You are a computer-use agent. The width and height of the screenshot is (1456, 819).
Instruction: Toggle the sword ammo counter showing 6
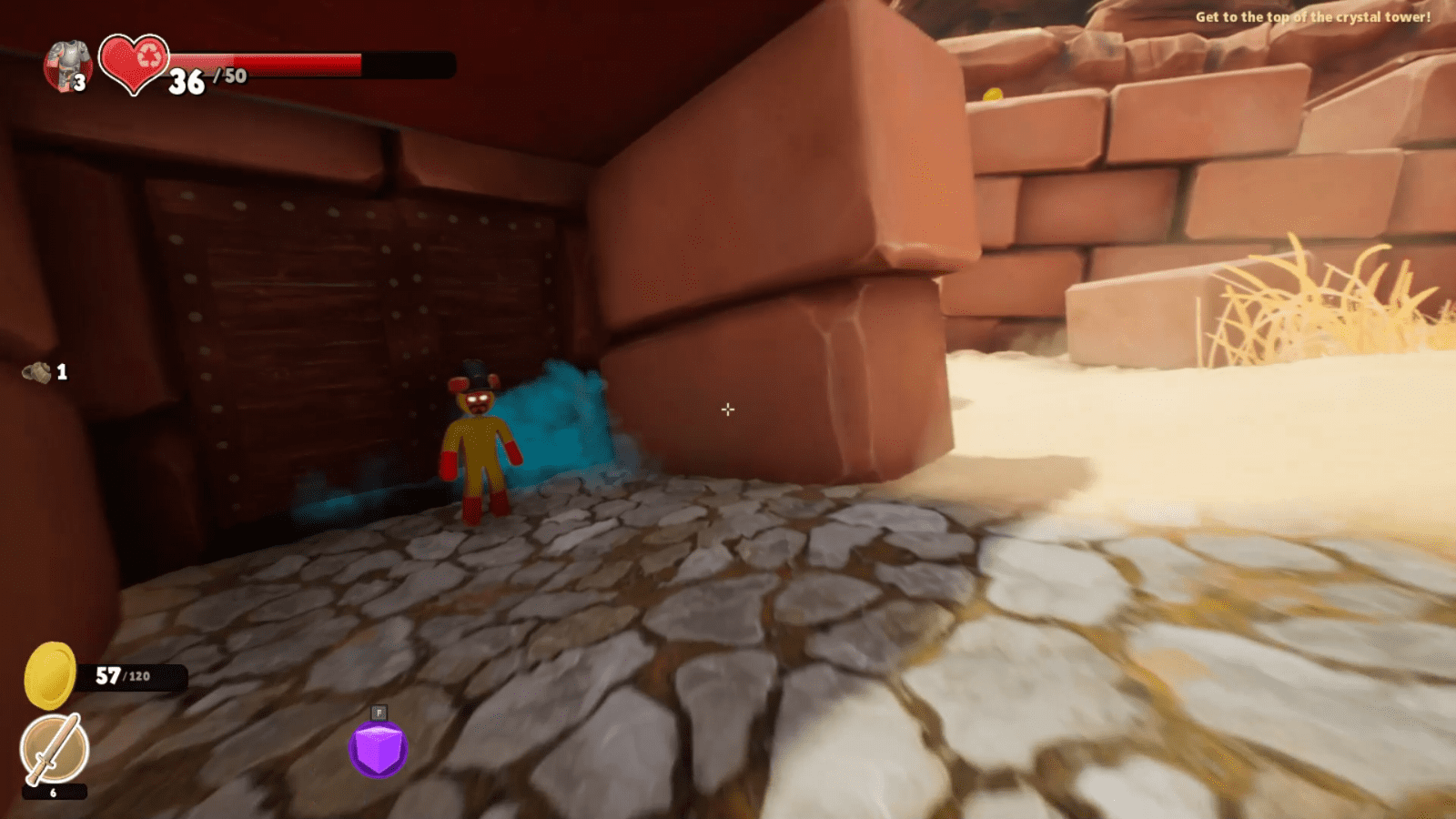(x=53, y=793)
